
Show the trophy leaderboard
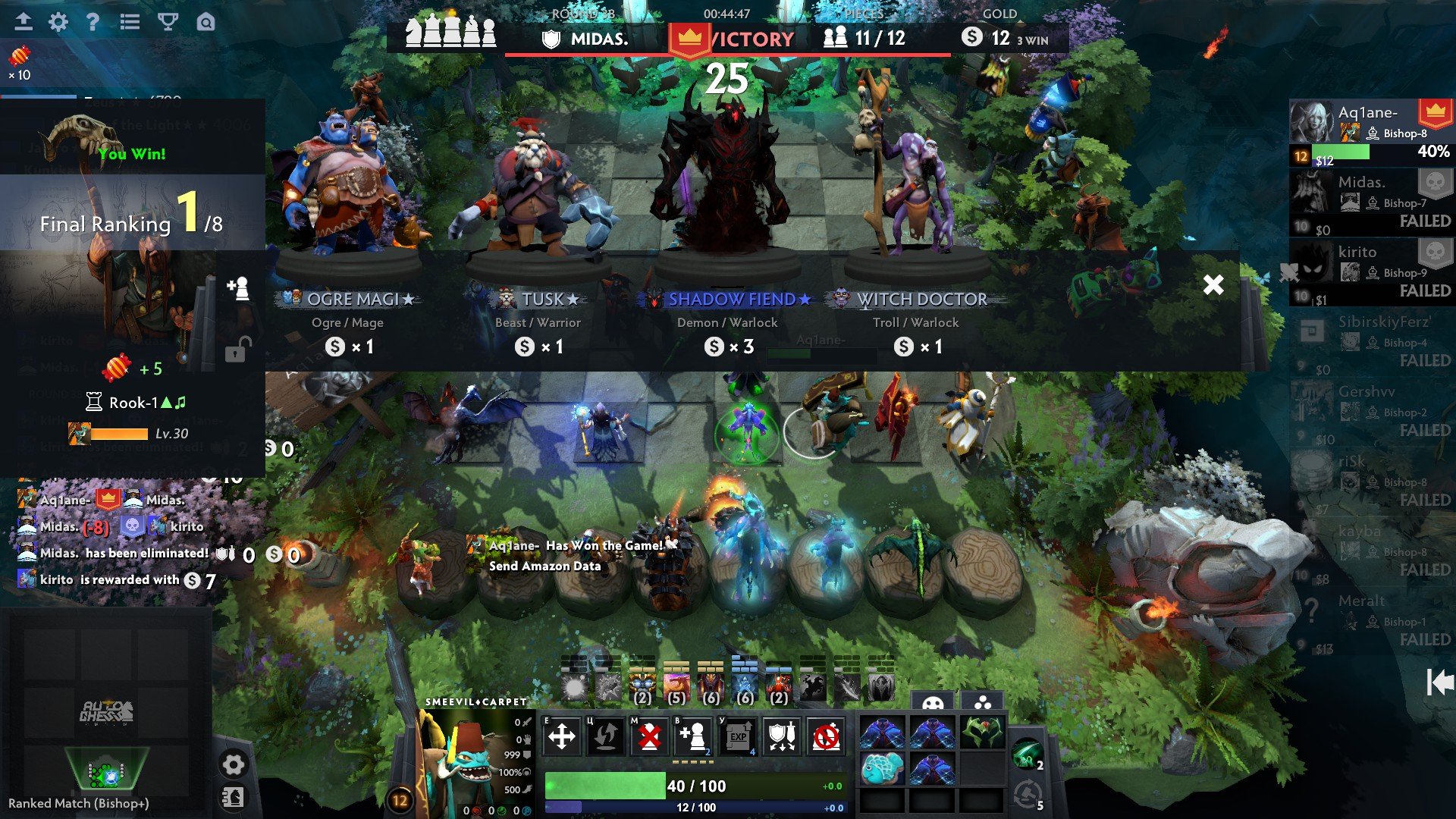coord(168,22)
